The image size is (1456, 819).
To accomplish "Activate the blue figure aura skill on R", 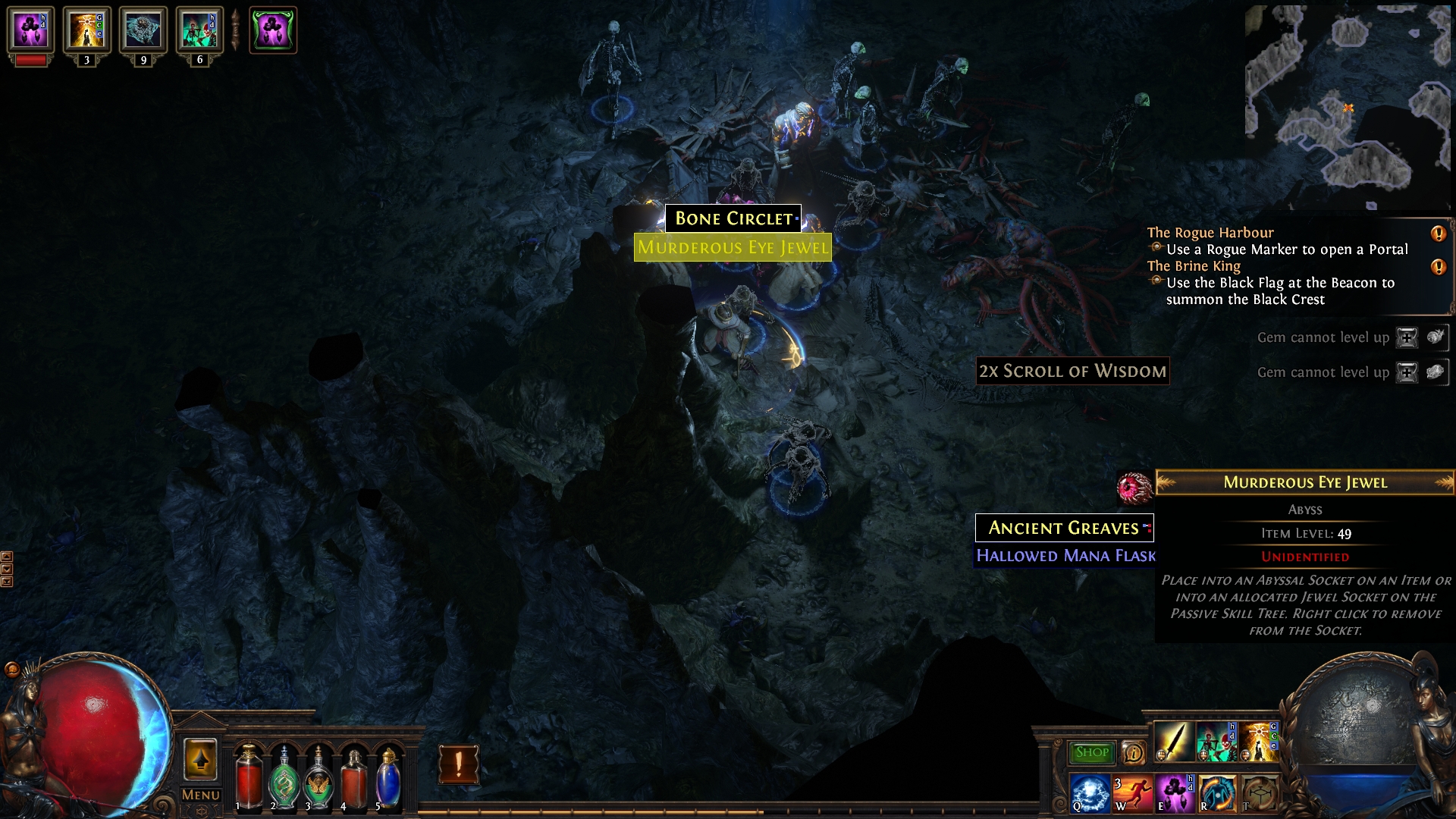I will pos(1216,792).
